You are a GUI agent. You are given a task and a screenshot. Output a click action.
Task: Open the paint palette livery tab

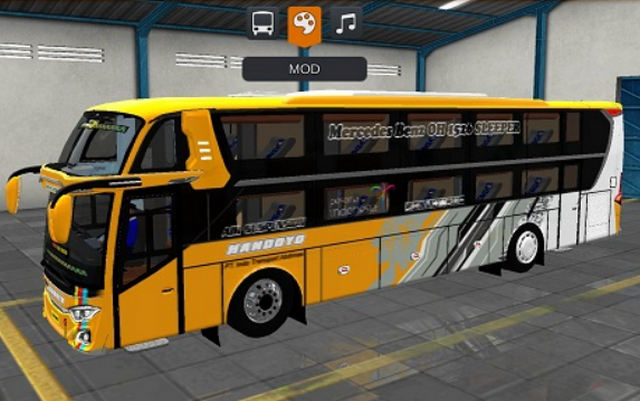[304, 25]
